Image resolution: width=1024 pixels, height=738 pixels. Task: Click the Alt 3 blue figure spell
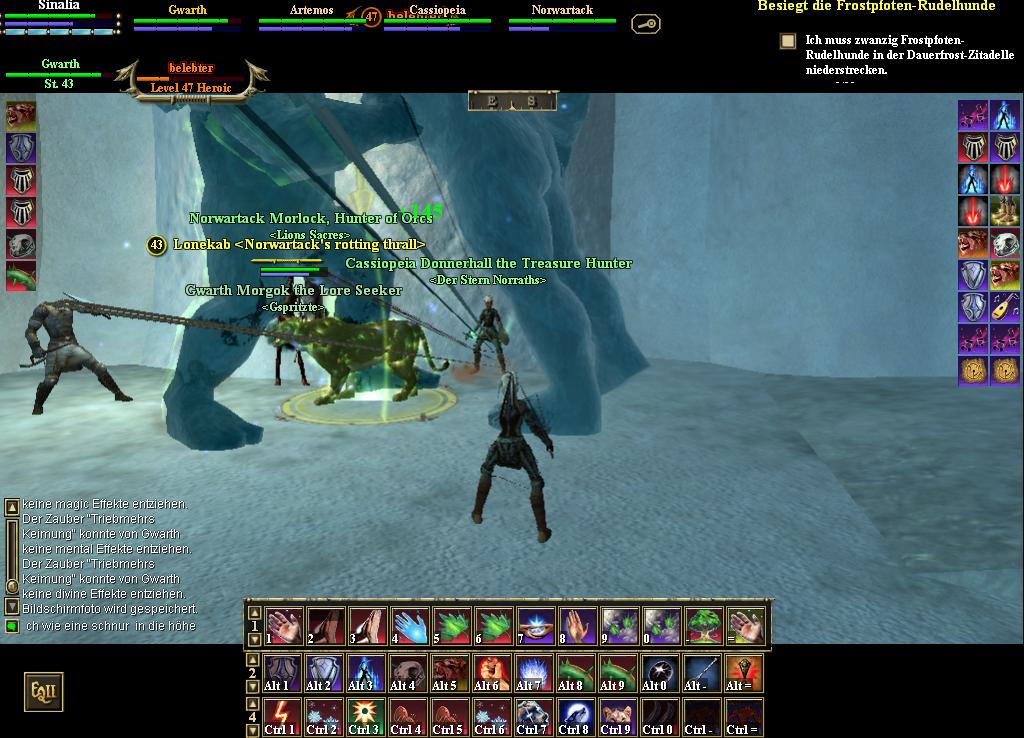click(365, 673)
